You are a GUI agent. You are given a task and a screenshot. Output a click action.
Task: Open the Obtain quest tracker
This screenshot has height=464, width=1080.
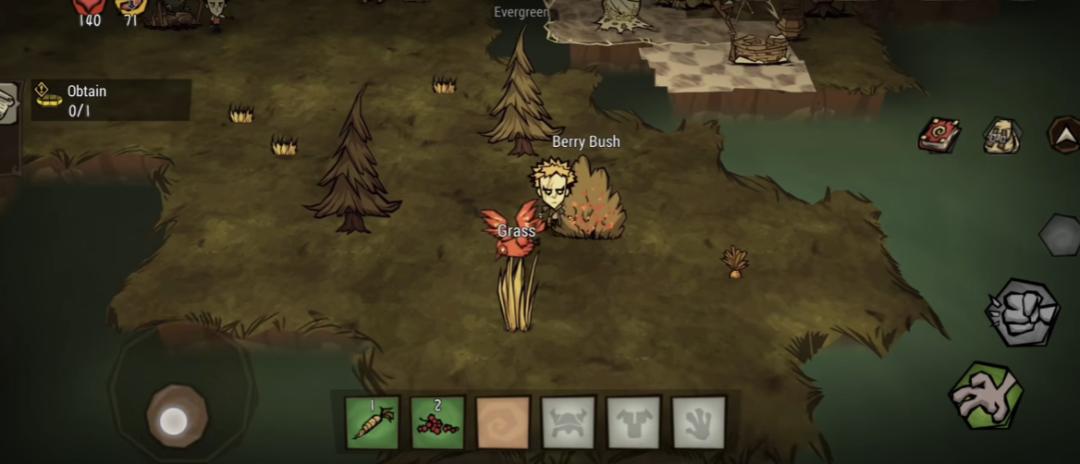click(110, 100)
